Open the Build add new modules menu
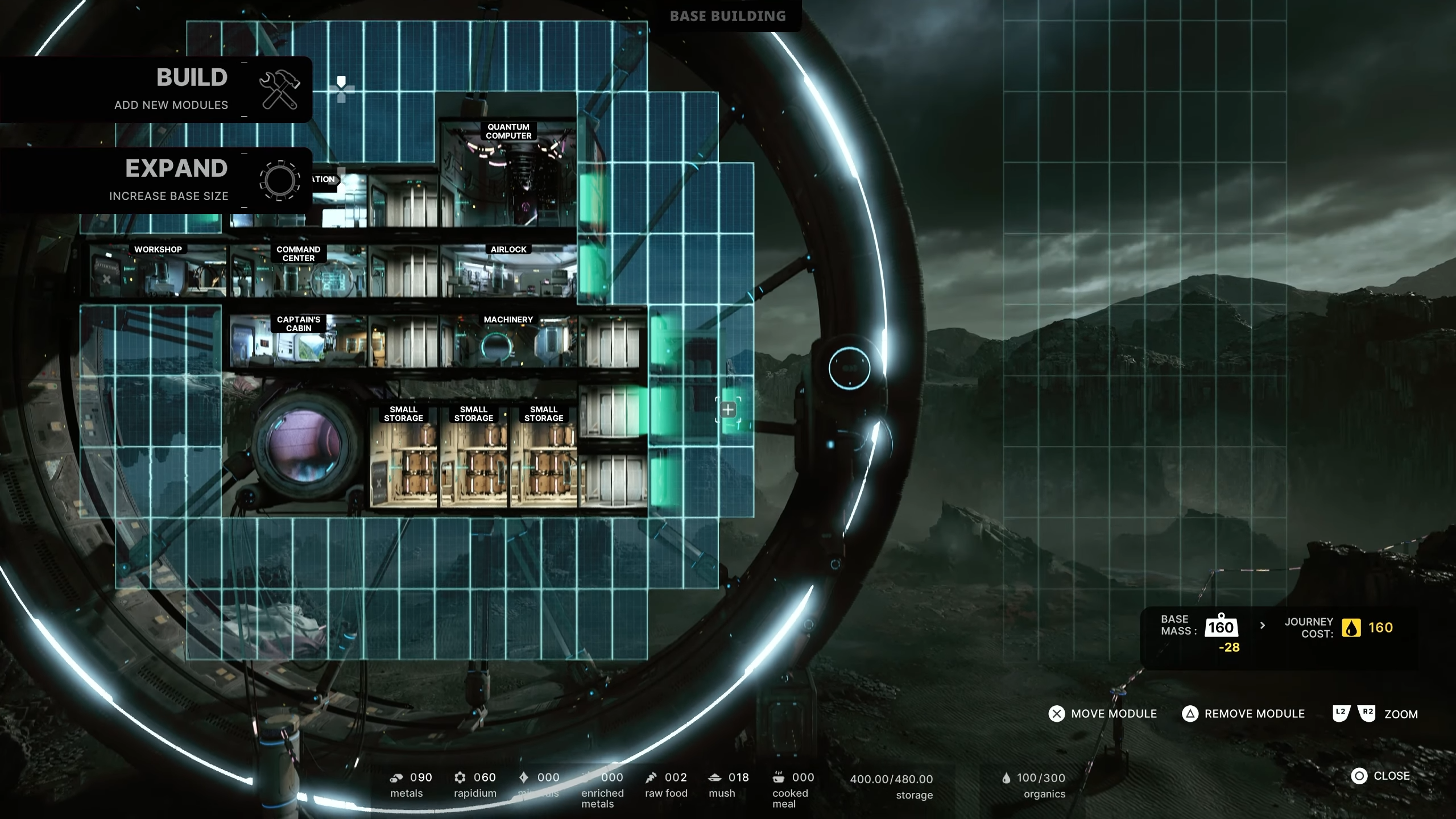 point(171,90)
